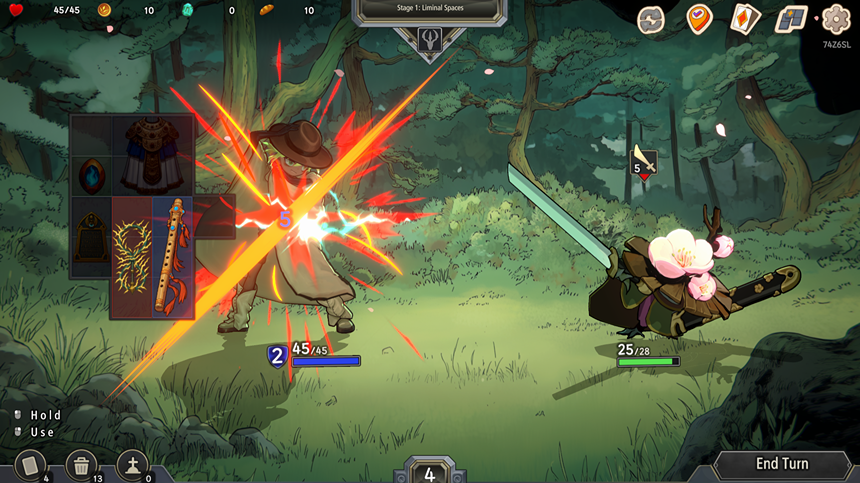The height and width of the screenshot is (483, 860).
Task: End the current turn
Action: 782,464
